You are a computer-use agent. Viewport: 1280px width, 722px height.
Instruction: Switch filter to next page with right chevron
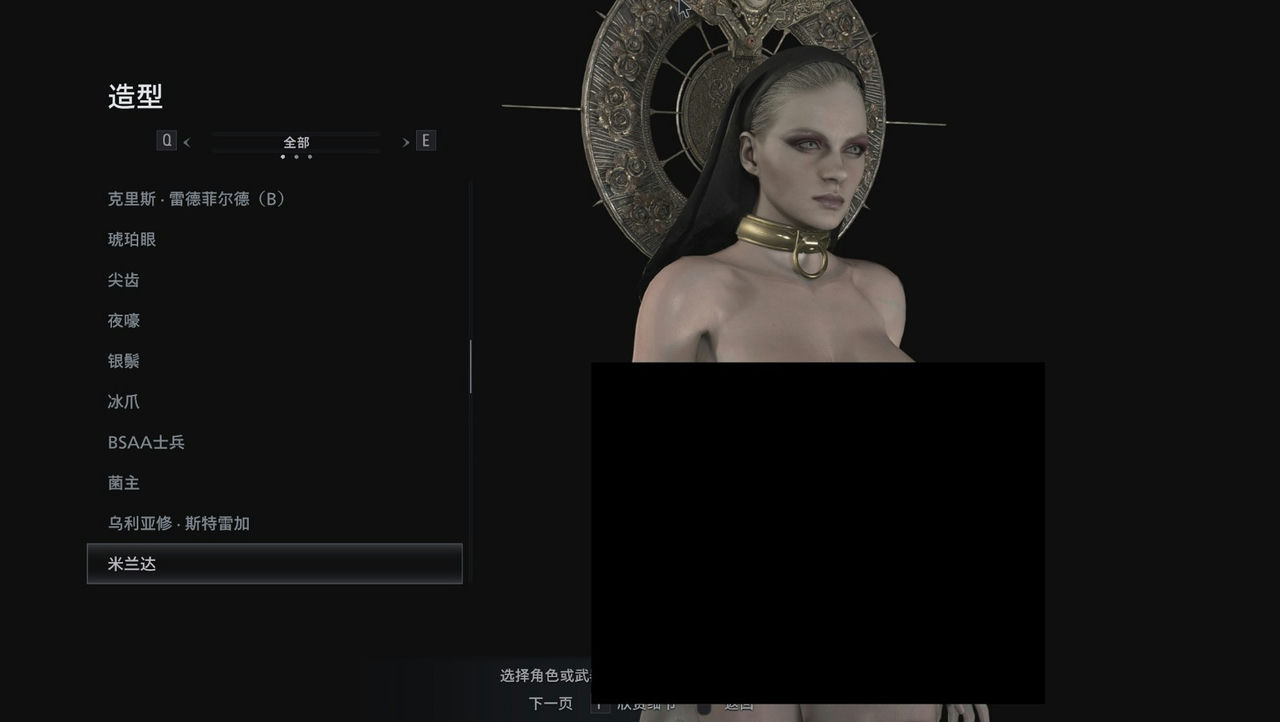click(x=405, y=141)
